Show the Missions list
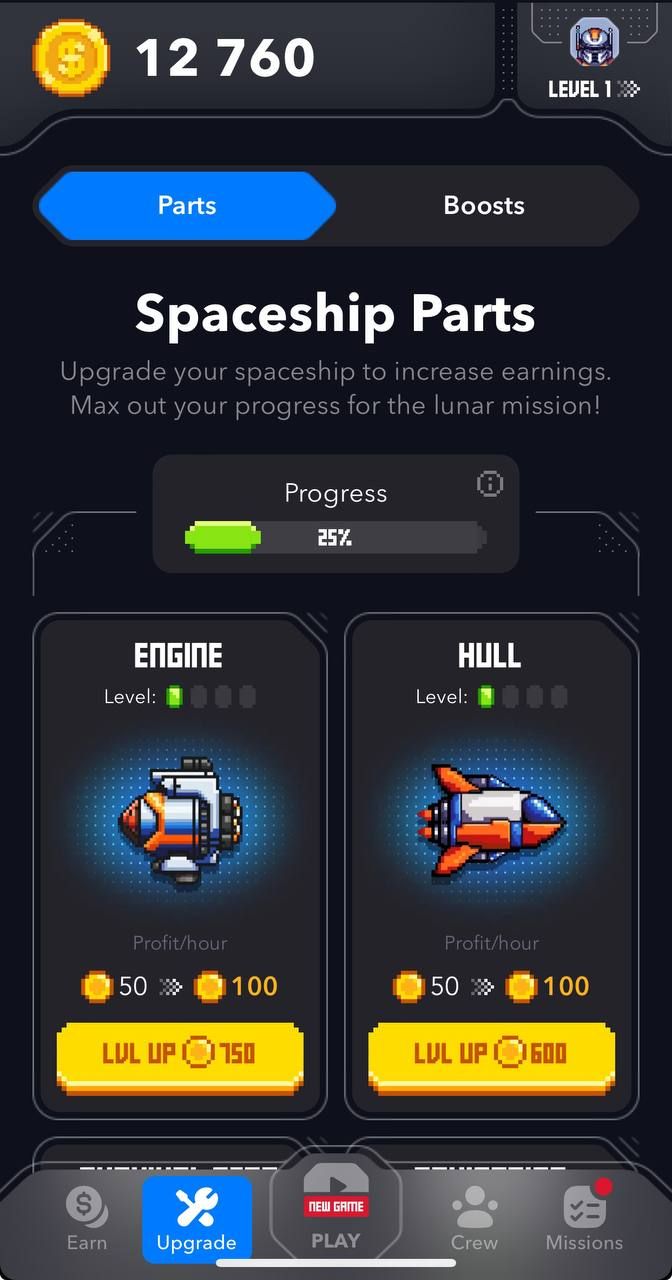 click(585, 1218)
